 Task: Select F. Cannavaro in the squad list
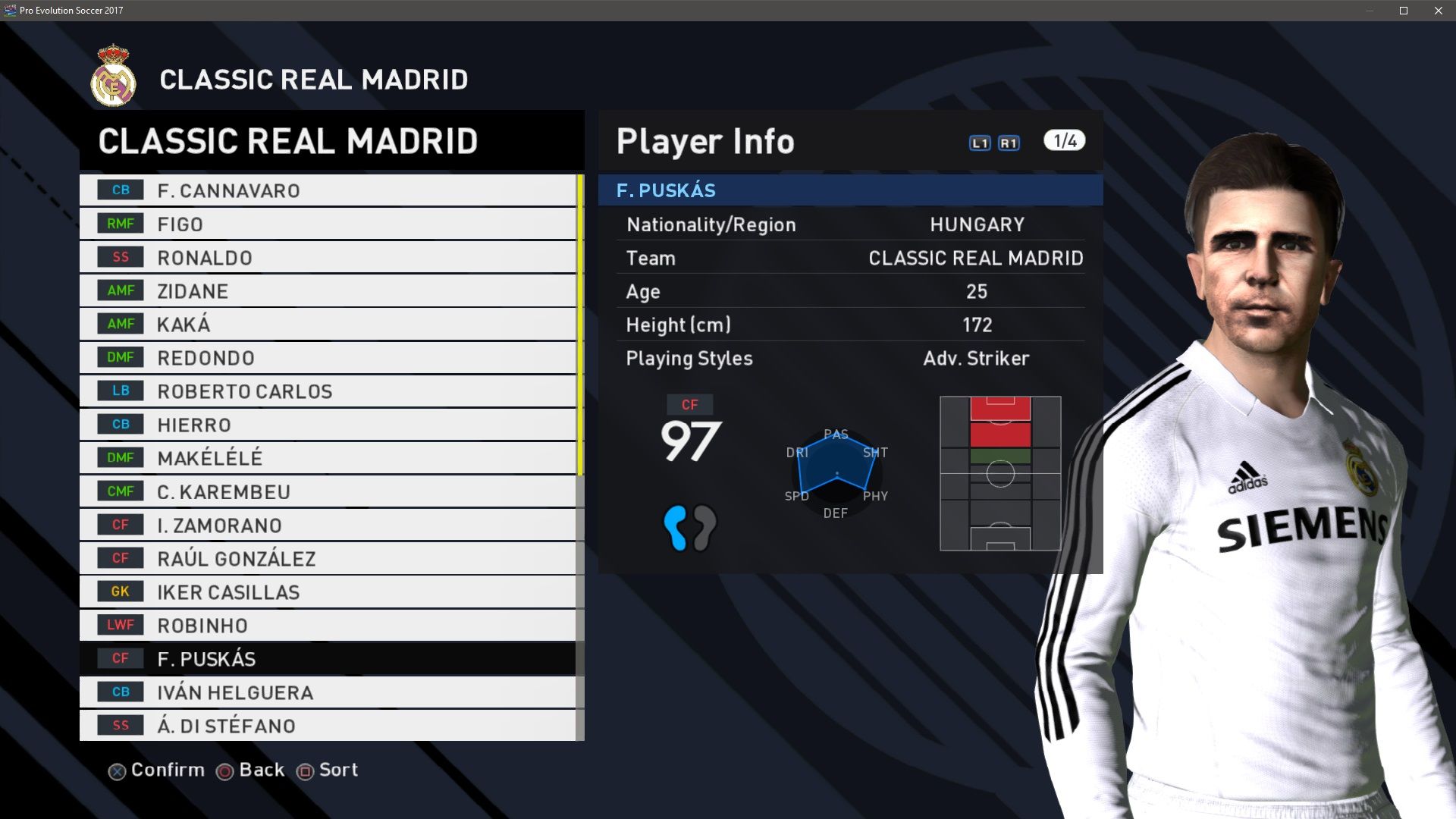pos(328,190)
